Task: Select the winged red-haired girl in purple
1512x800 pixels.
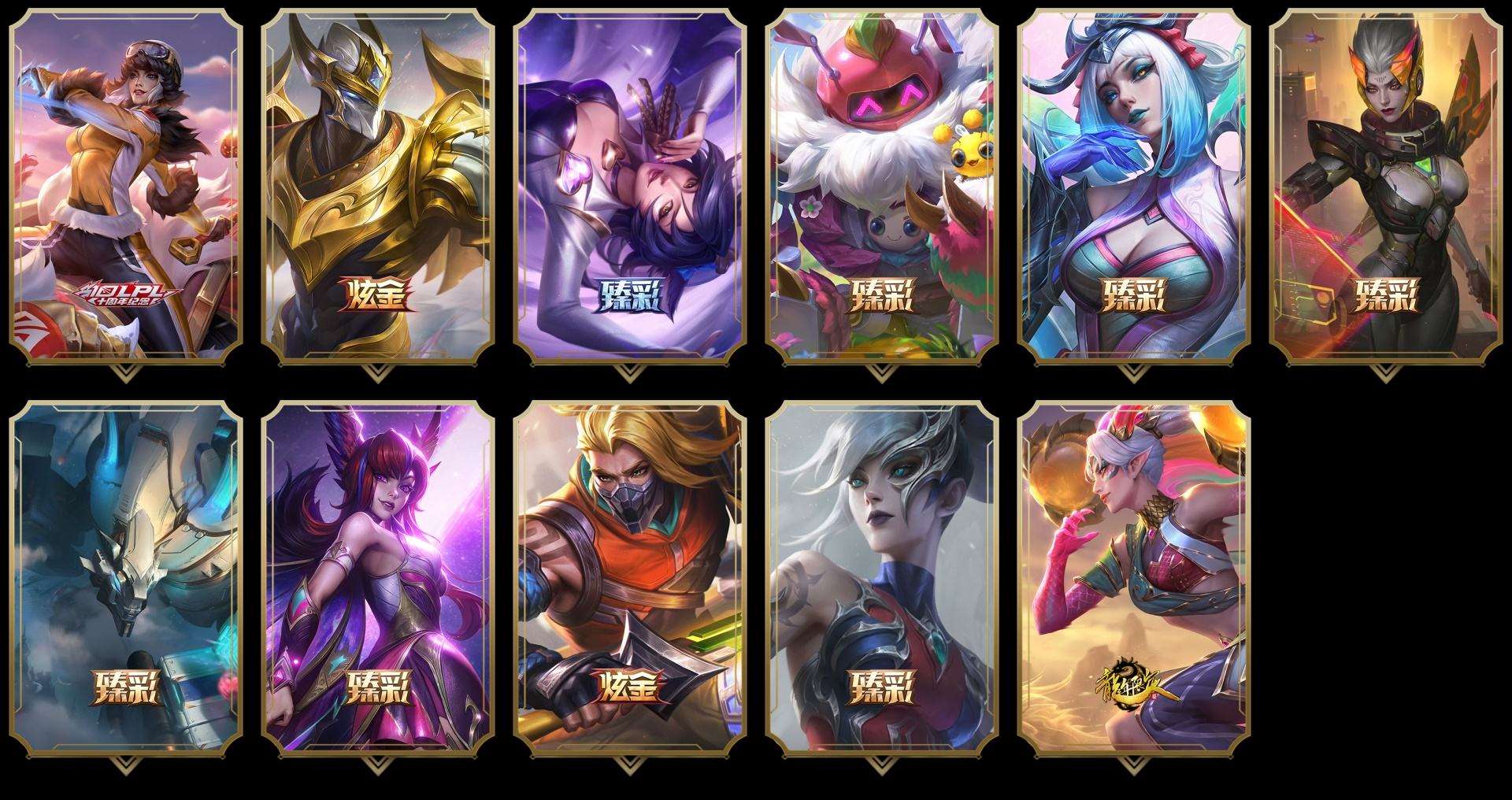Action: point(378,579)
